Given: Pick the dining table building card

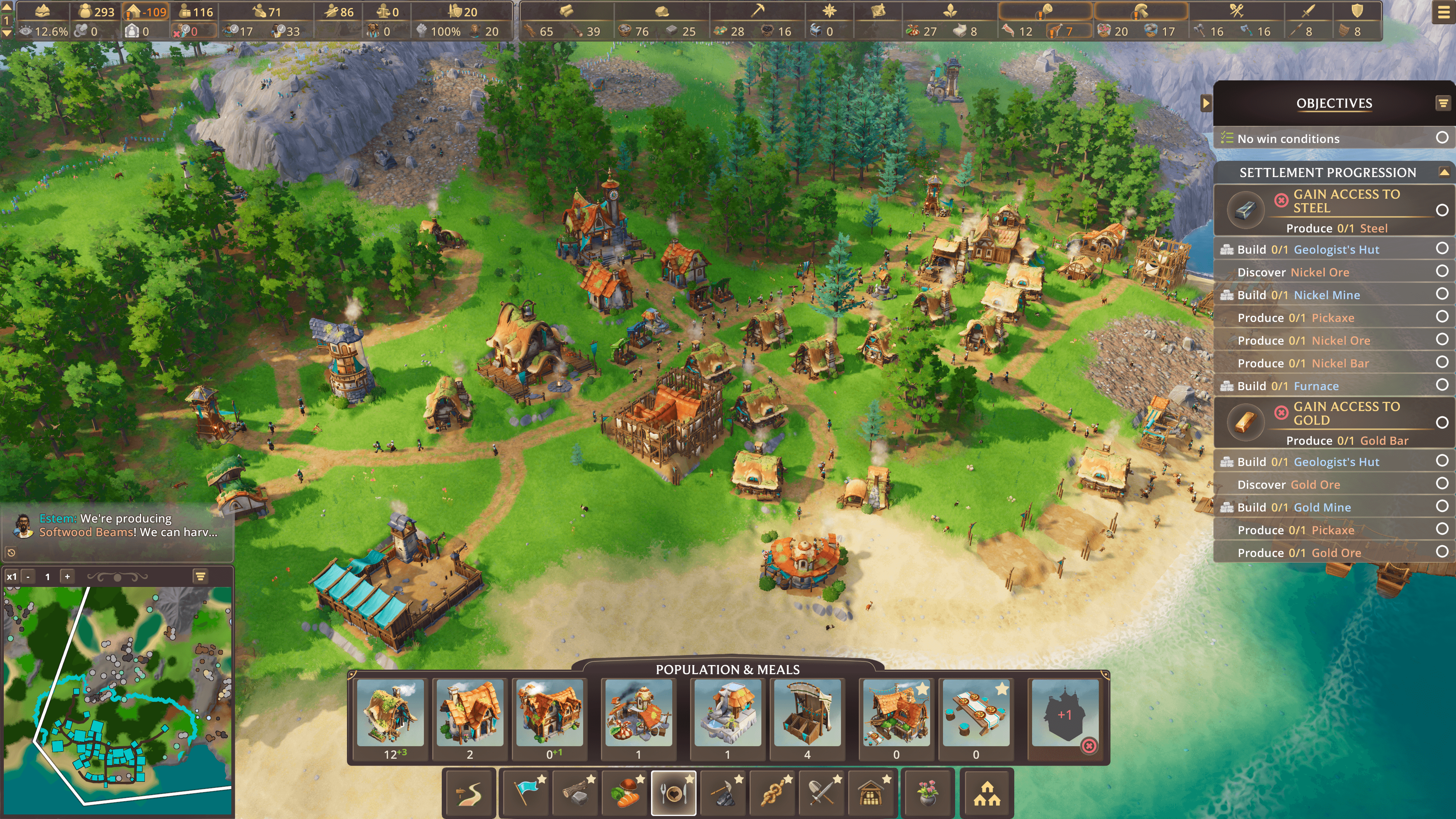Looking at the screenshot, I should [976, 713].
